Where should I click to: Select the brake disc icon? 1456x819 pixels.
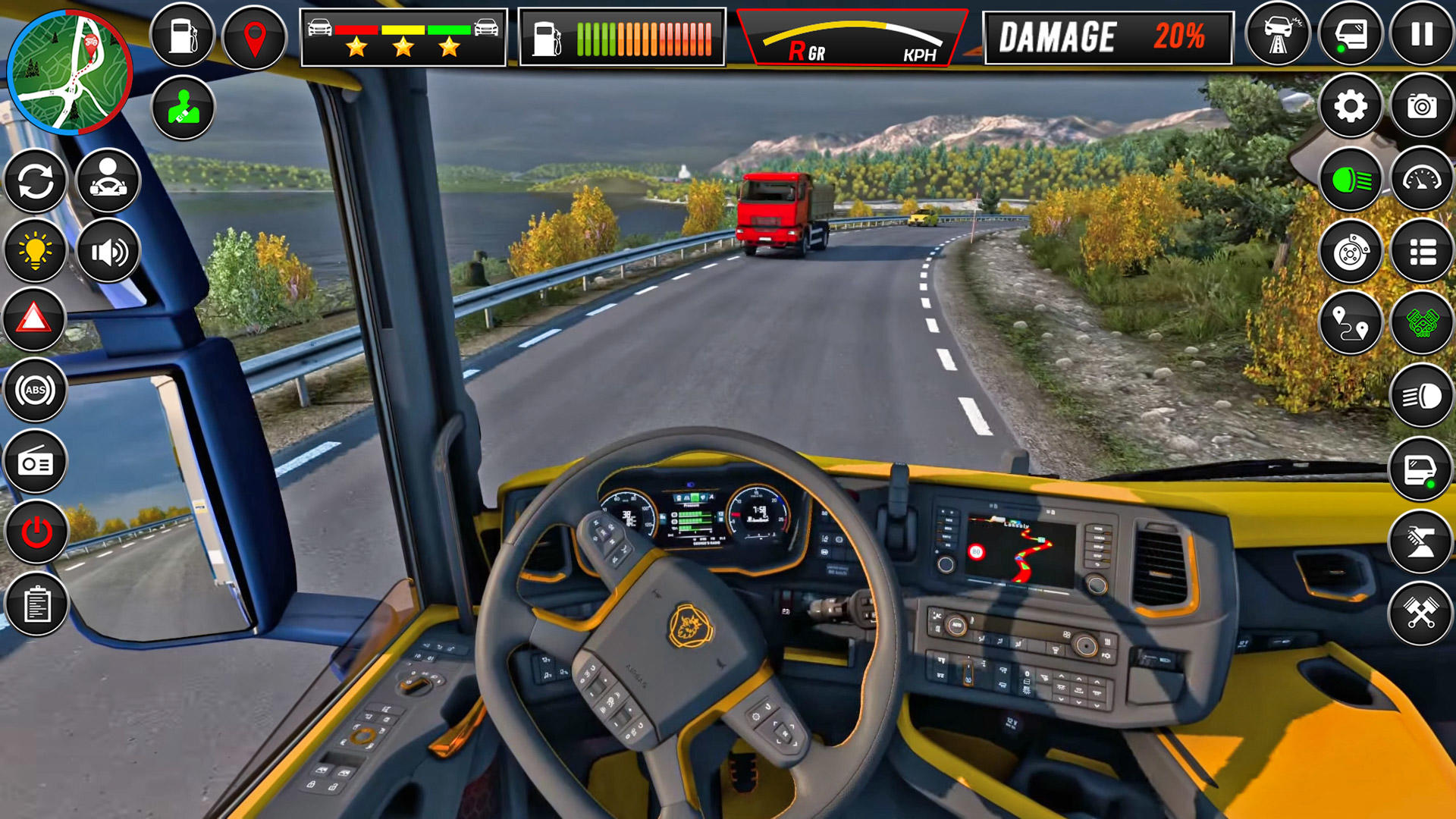tap(1354, 250)
